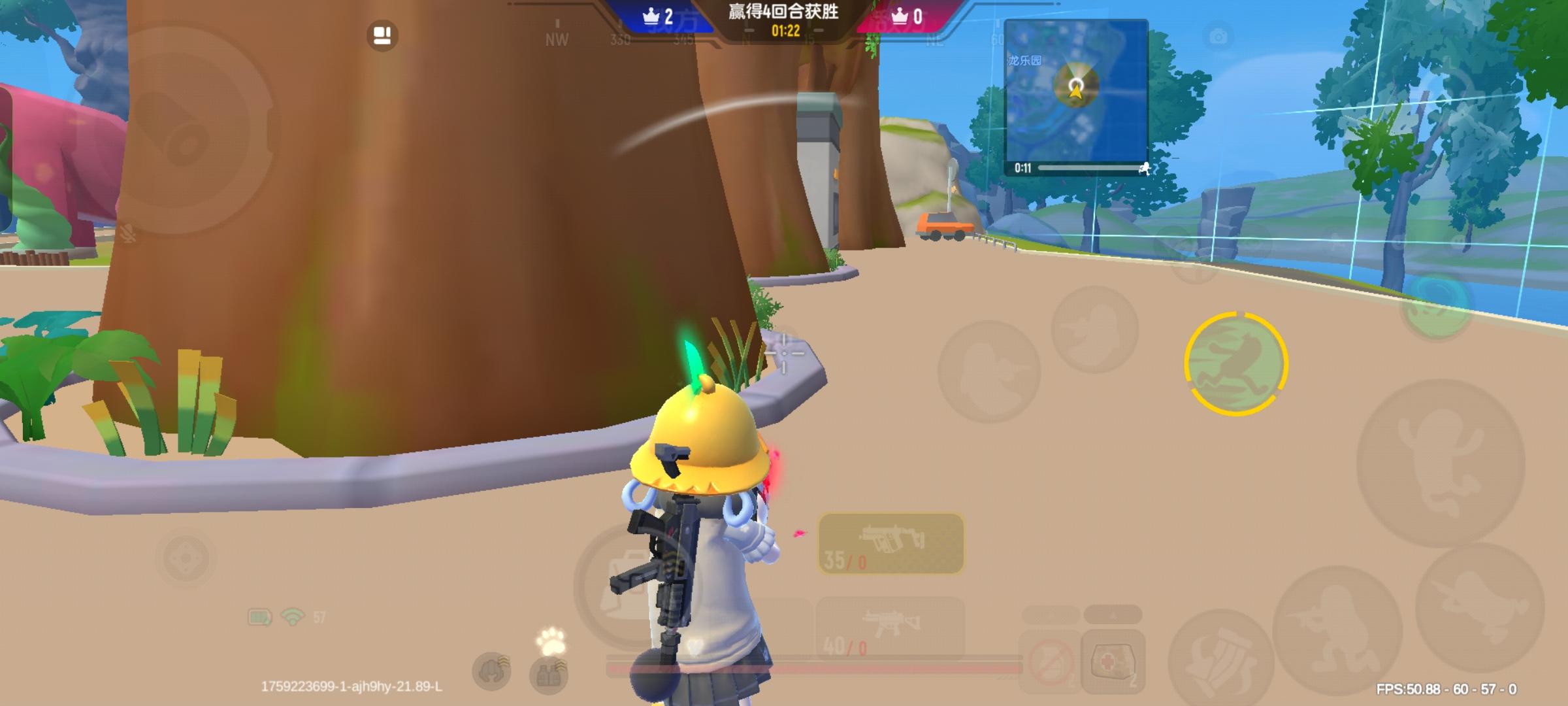Tap the jump button on the right
The image size is (1568, 706).
[1436, 465]
